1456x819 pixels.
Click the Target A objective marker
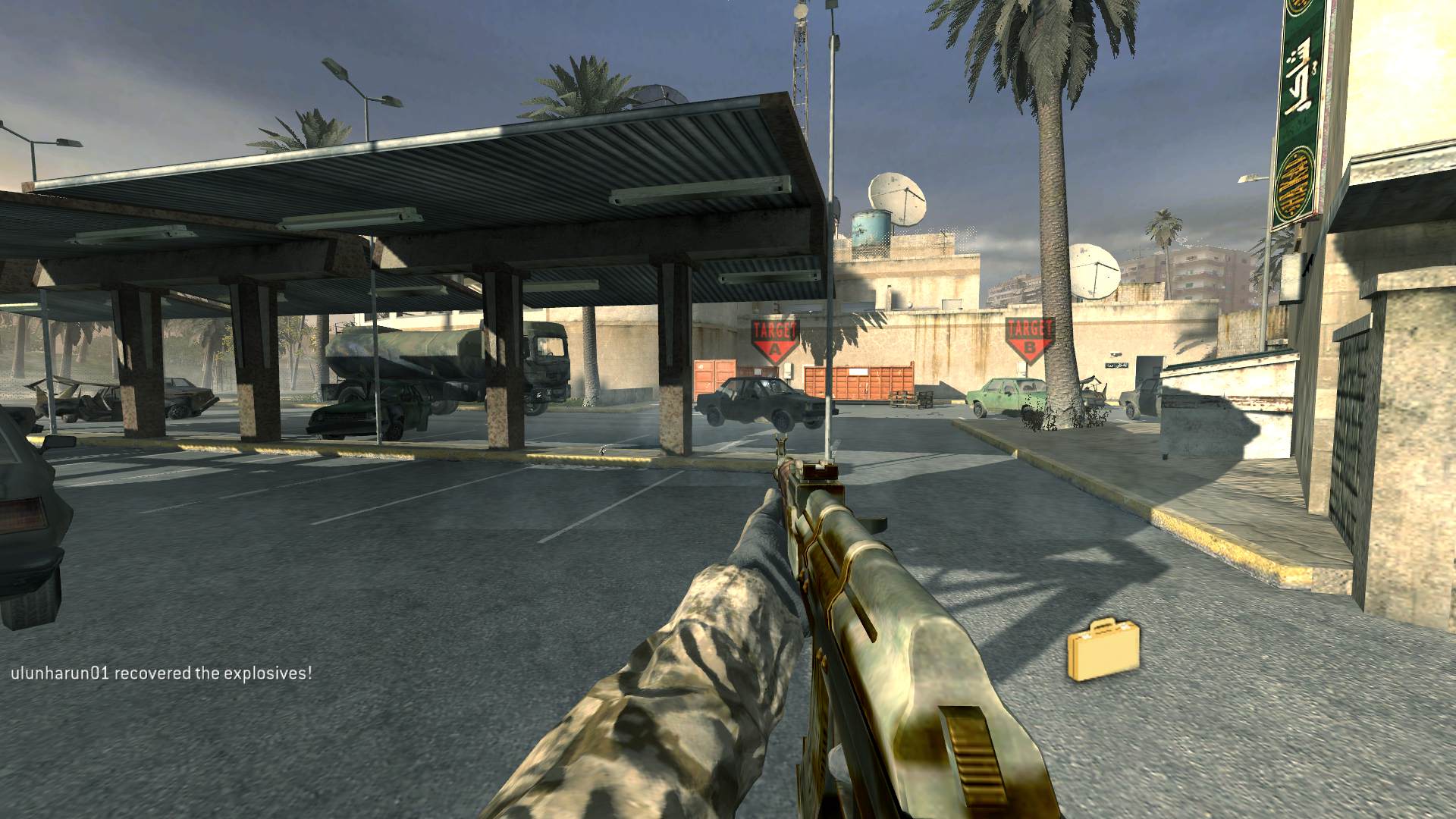pos(774,339)
